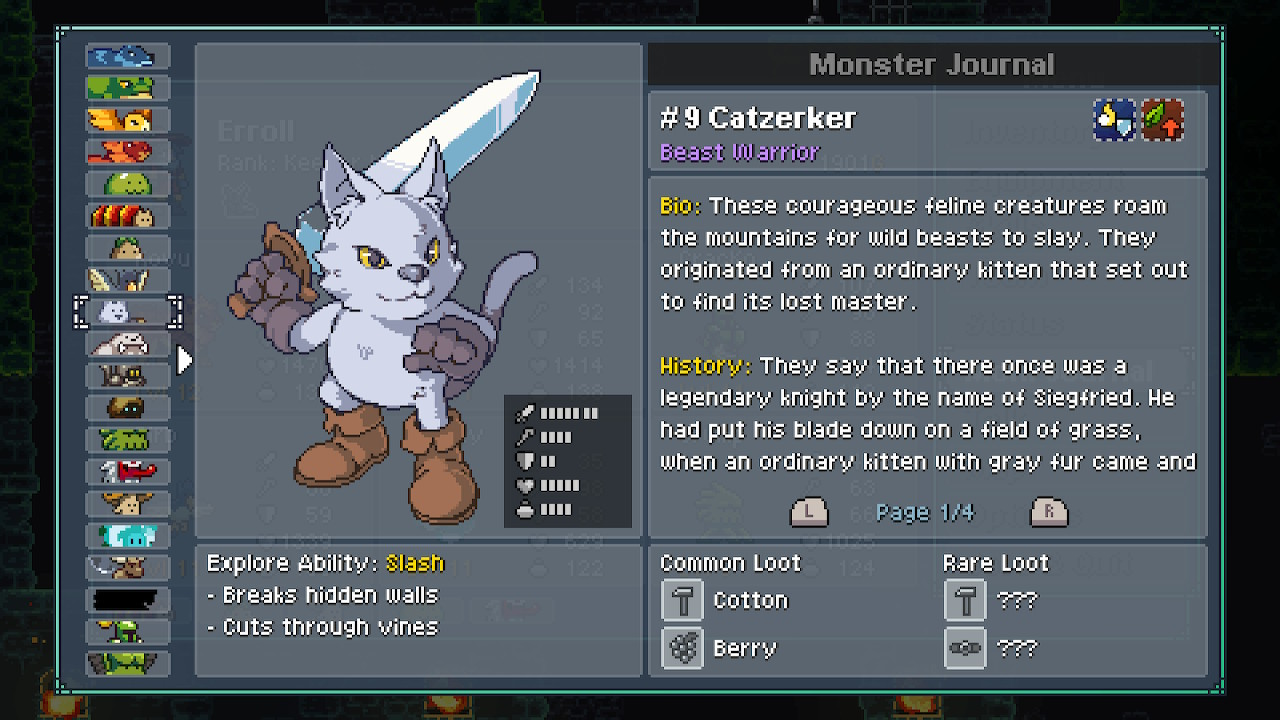Viewport: 1280px width, 720px height.
Task: Inspect the green leaf with red arrow icon
Action: tap(1163, 120)
